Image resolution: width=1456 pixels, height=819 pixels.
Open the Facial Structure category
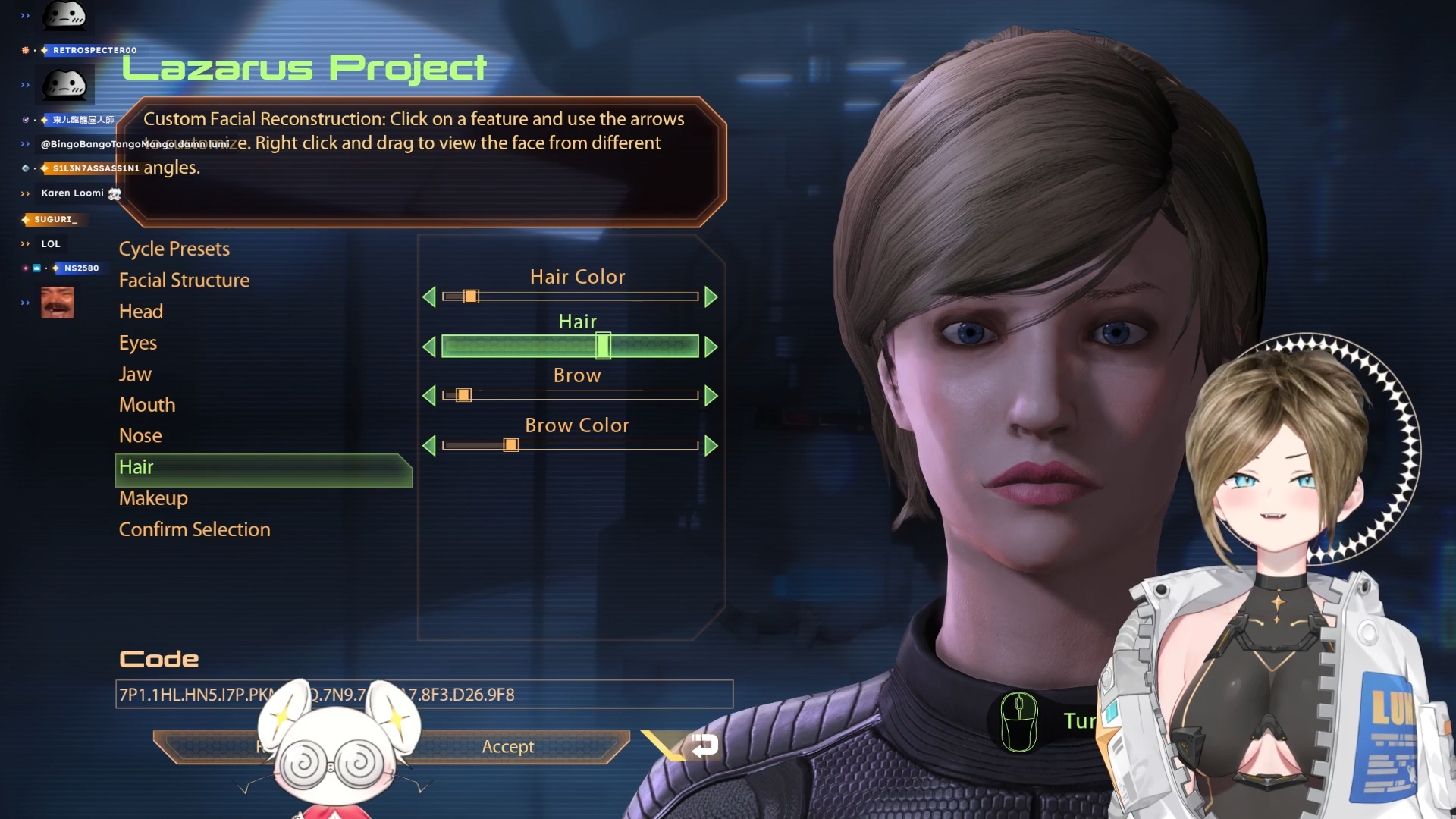point(184,280)
